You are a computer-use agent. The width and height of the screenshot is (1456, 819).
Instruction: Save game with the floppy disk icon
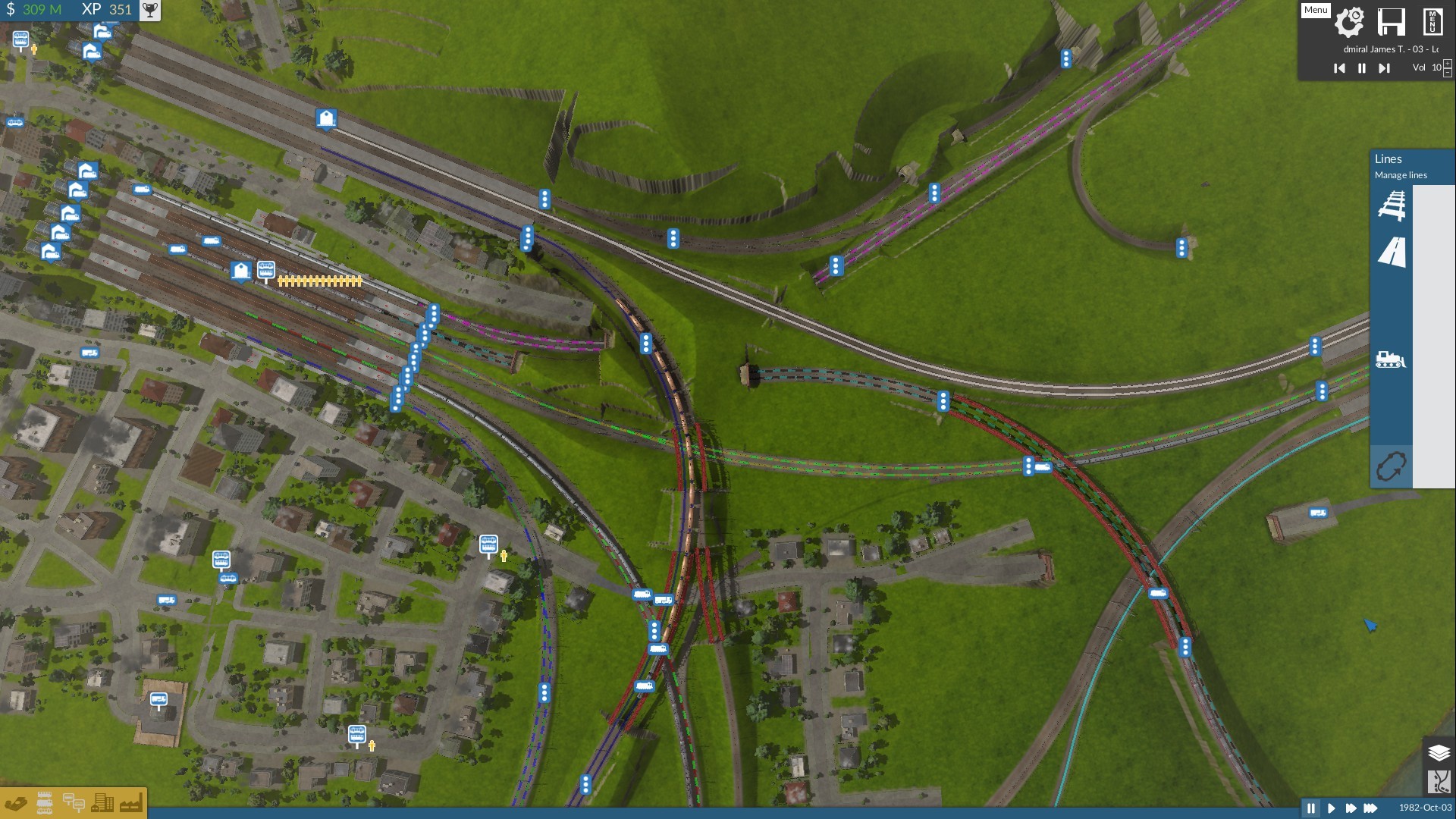click(1391, 21)
